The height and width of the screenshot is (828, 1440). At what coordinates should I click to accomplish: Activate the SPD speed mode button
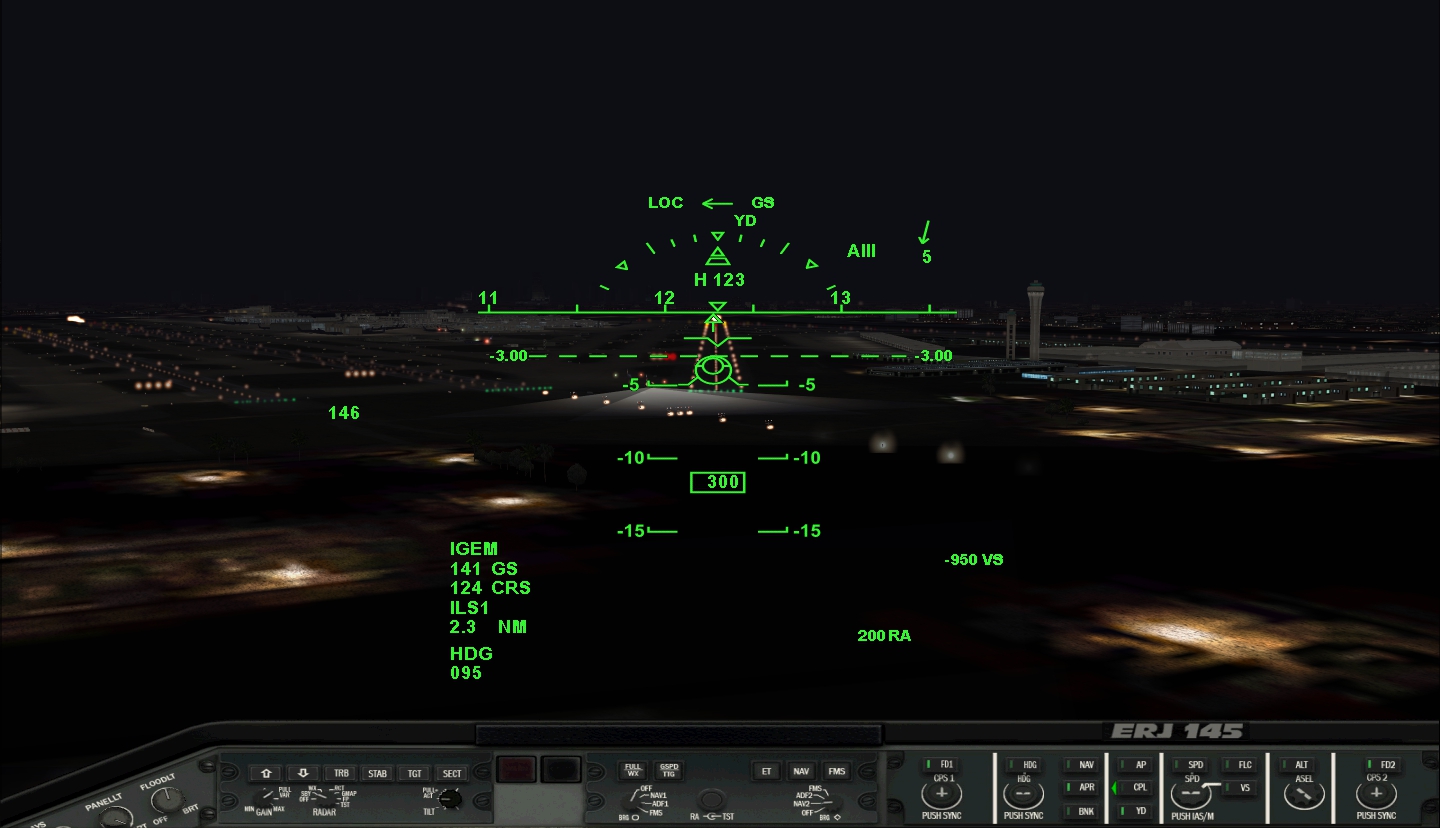pos(1193,765)
